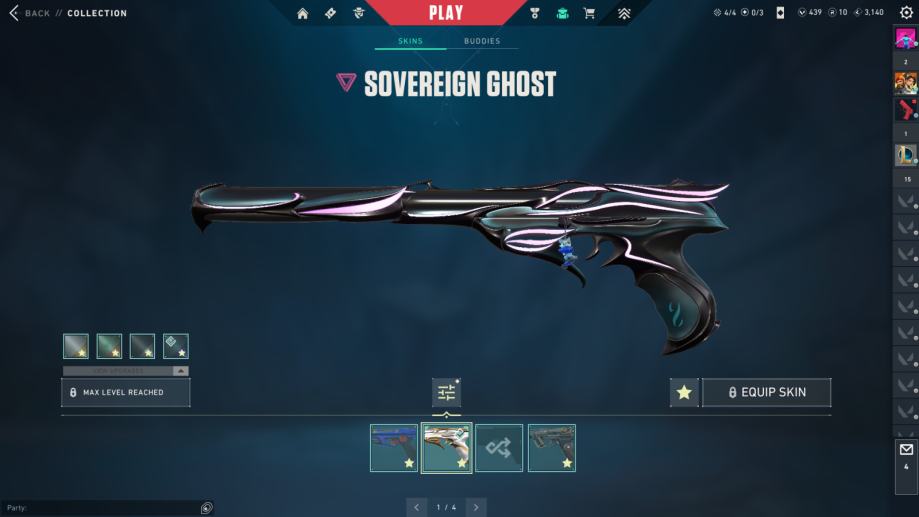Open the battle pass chevron icon

(x=624, y=13)
